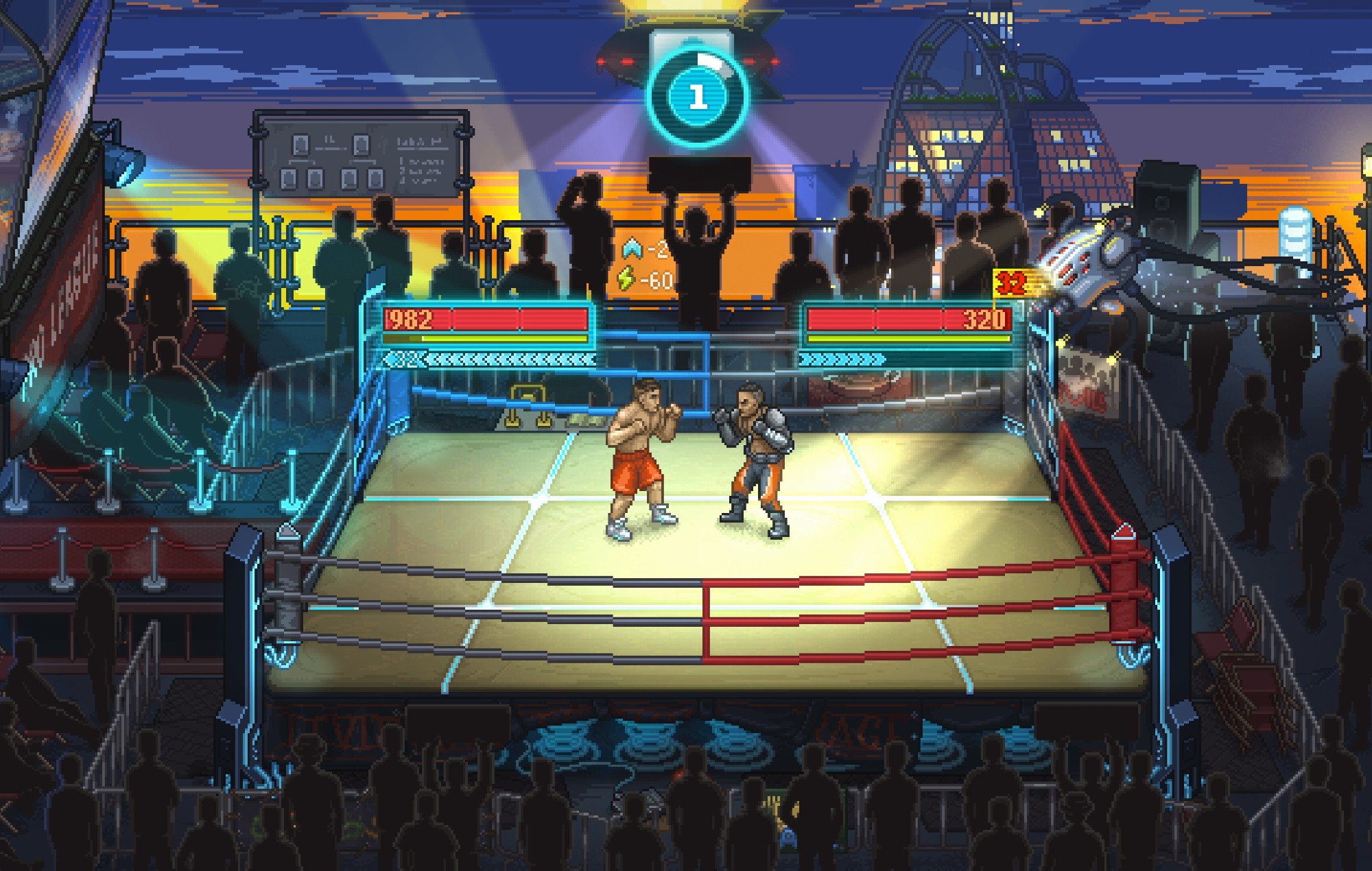Select the right fighter's status bar panel

[x=906, y=329]
